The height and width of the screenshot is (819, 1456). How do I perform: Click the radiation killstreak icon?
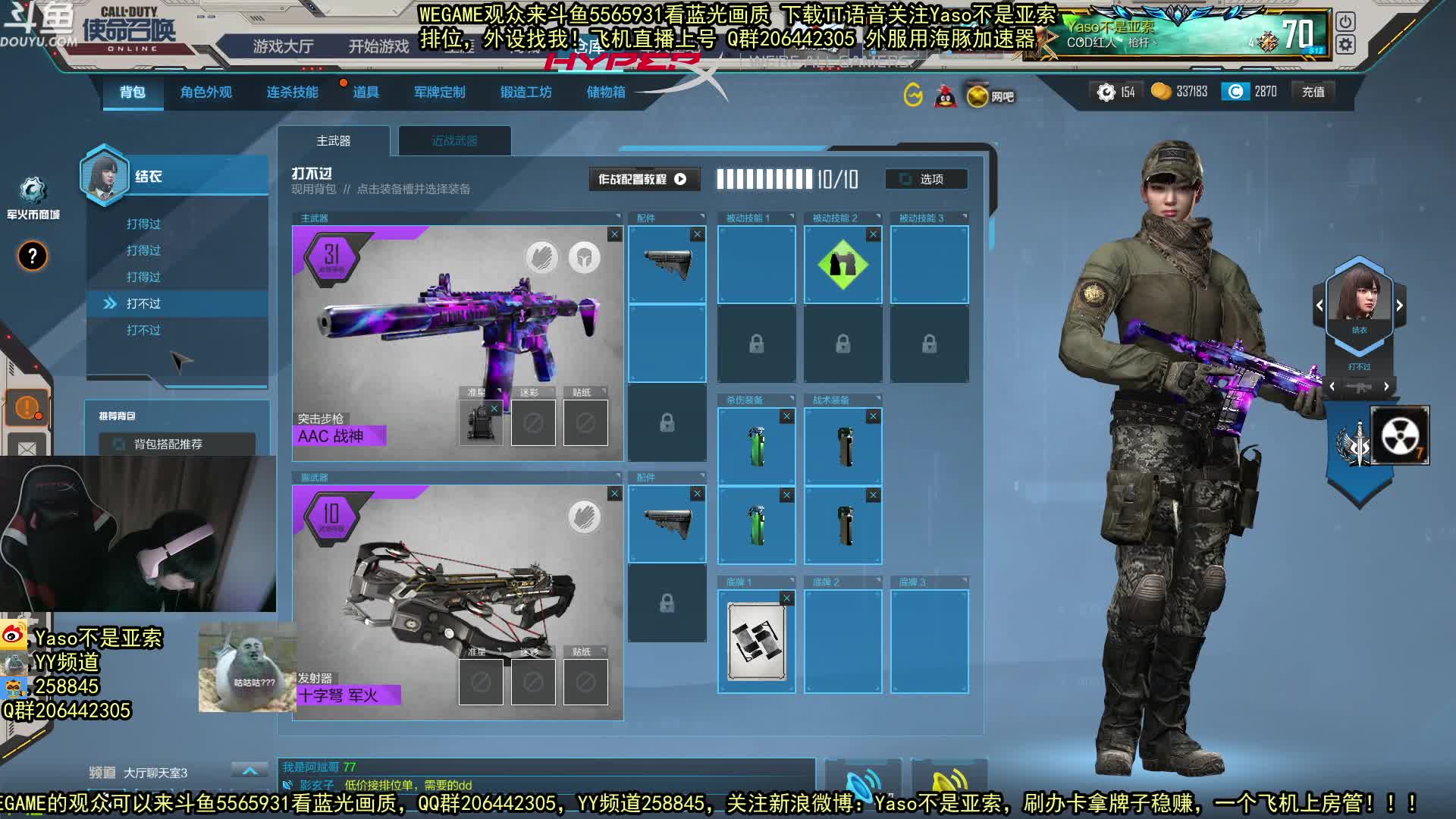pyautogui.click(x=1399, y=435)
